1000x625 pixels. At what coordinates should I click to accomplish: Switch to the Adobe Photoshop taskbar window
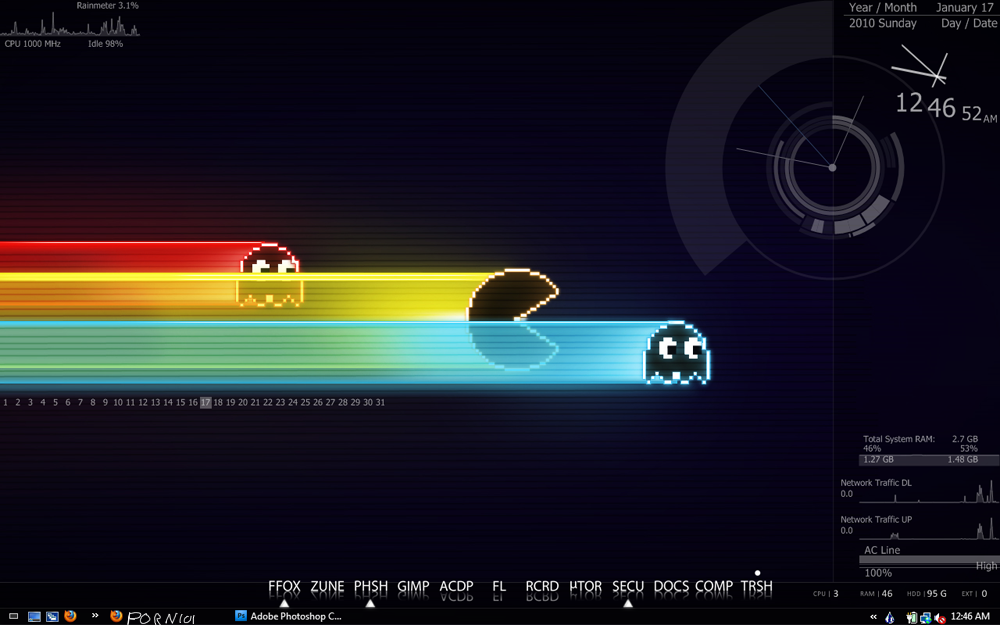288,616
